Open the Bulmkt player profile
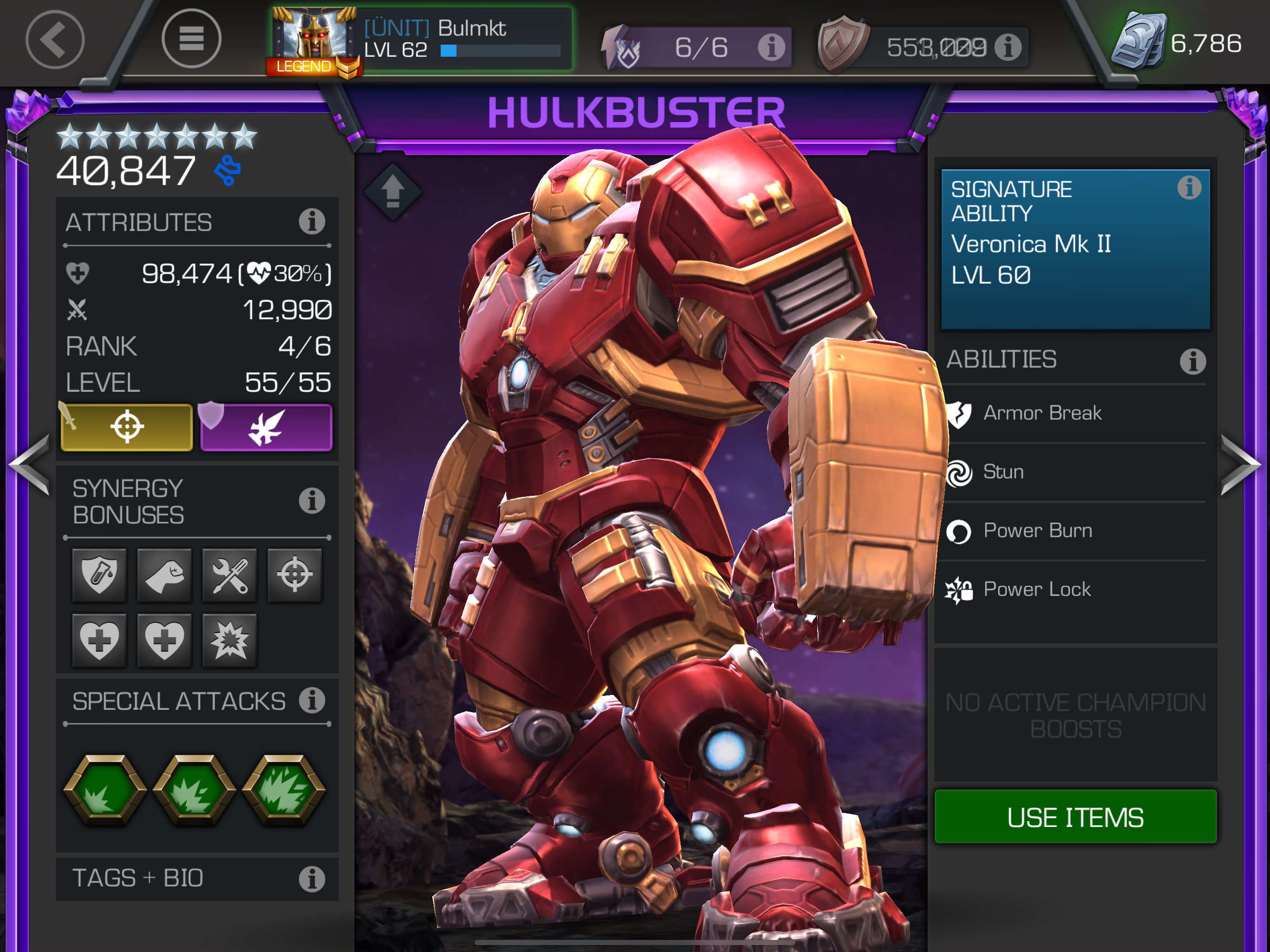 pos(423,39)
